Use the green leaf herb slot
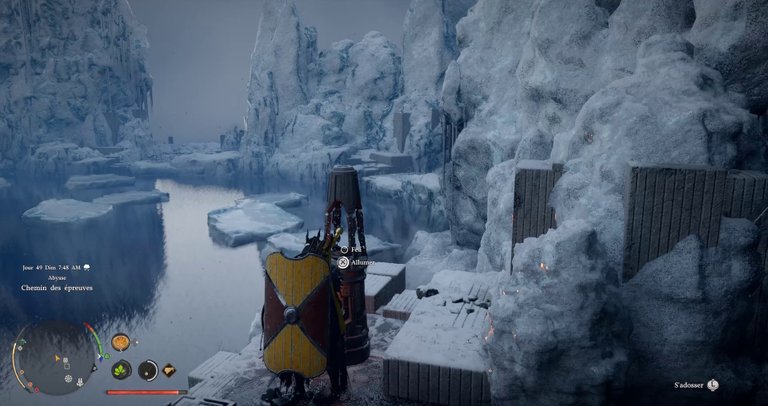 [x=121, y=370]
